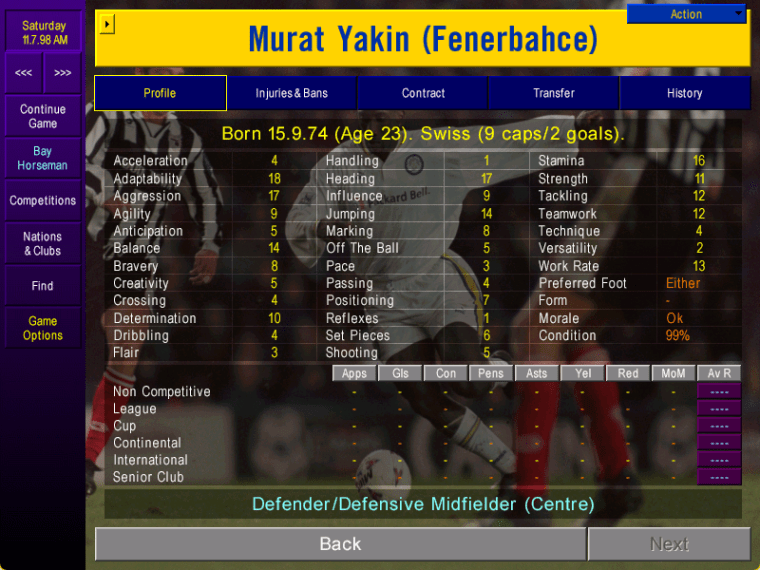Open Nations & Clubs
Image resolution: width=760 pixels, height=570 pixels.
(x=43, y=244)
